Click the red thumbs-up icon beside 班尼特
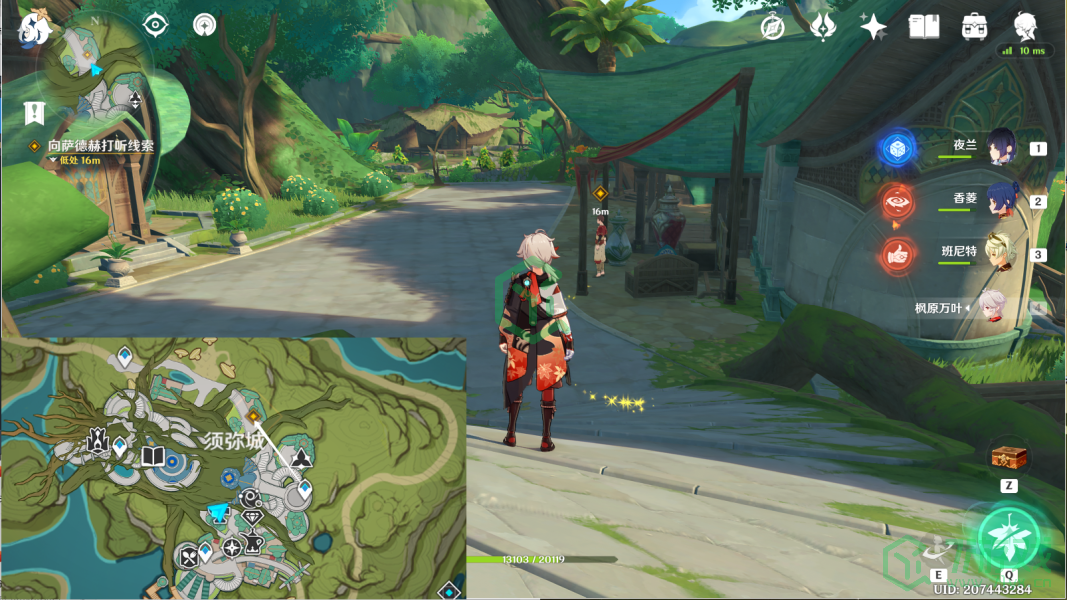This screenshot has height=600, width=1067. (x=897, y=255)
